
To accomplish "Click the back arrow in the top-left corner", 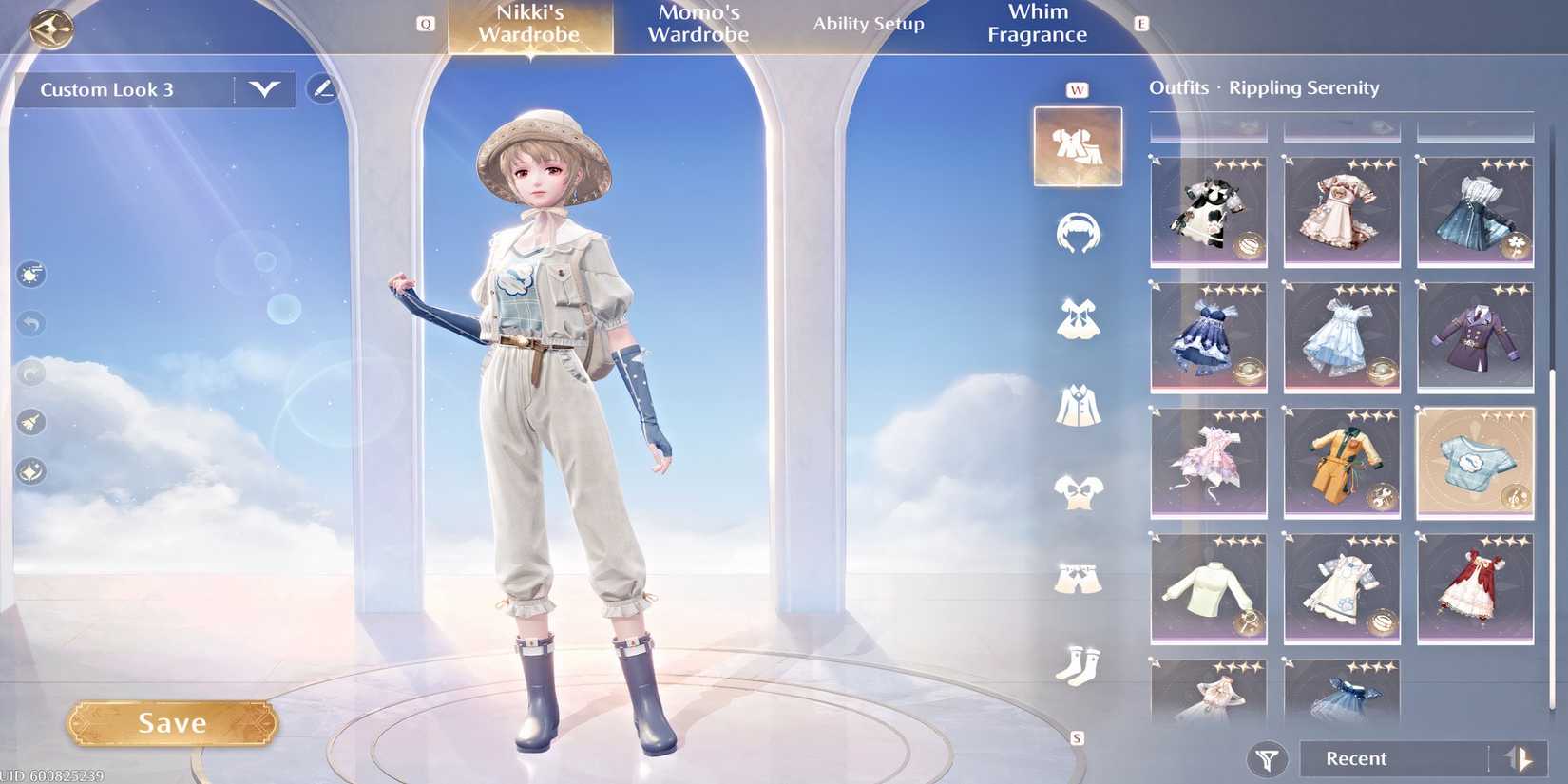I will pyautogui.click(x=52, y=28).
